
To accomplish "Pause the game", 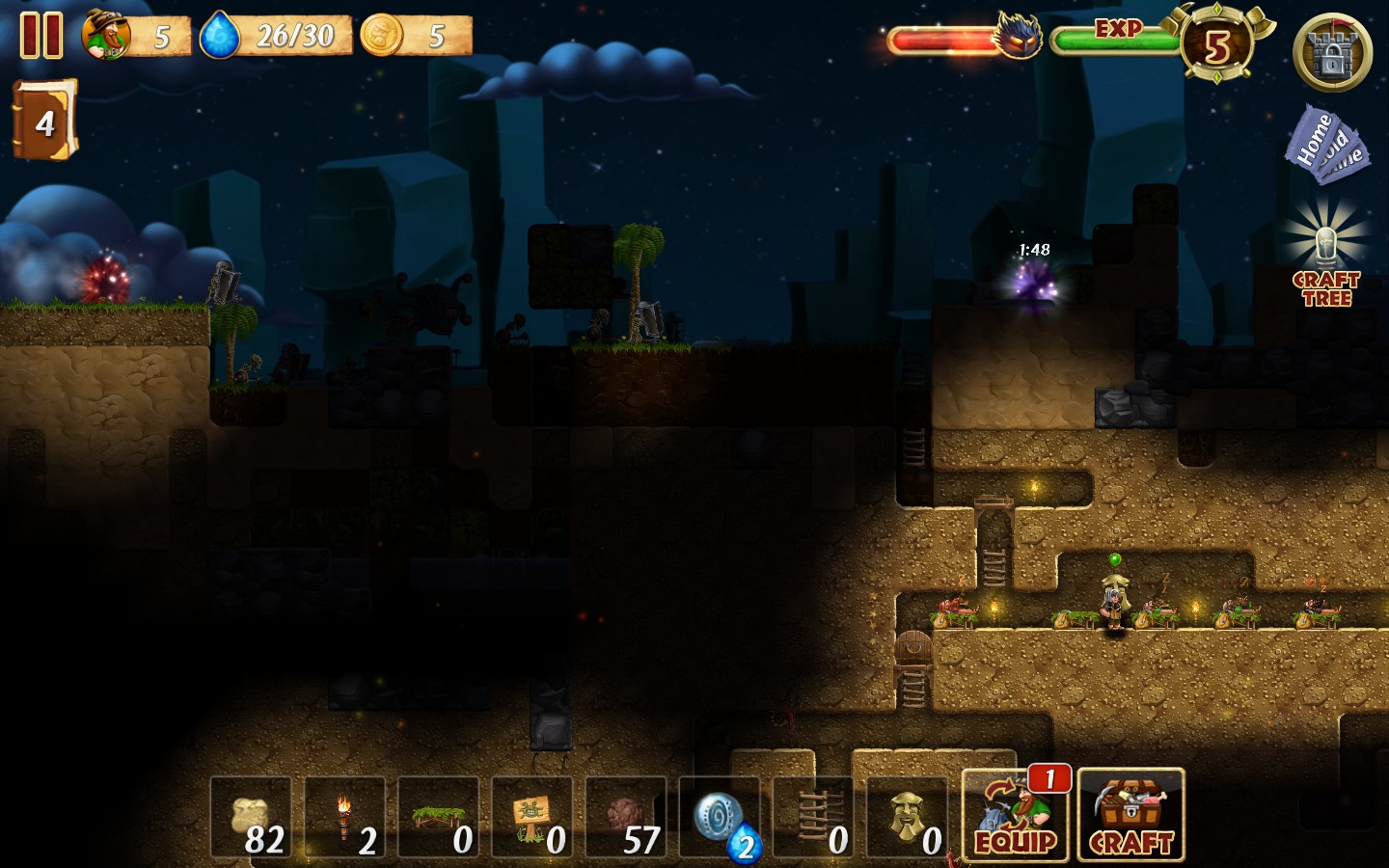I will pos(41,36).
